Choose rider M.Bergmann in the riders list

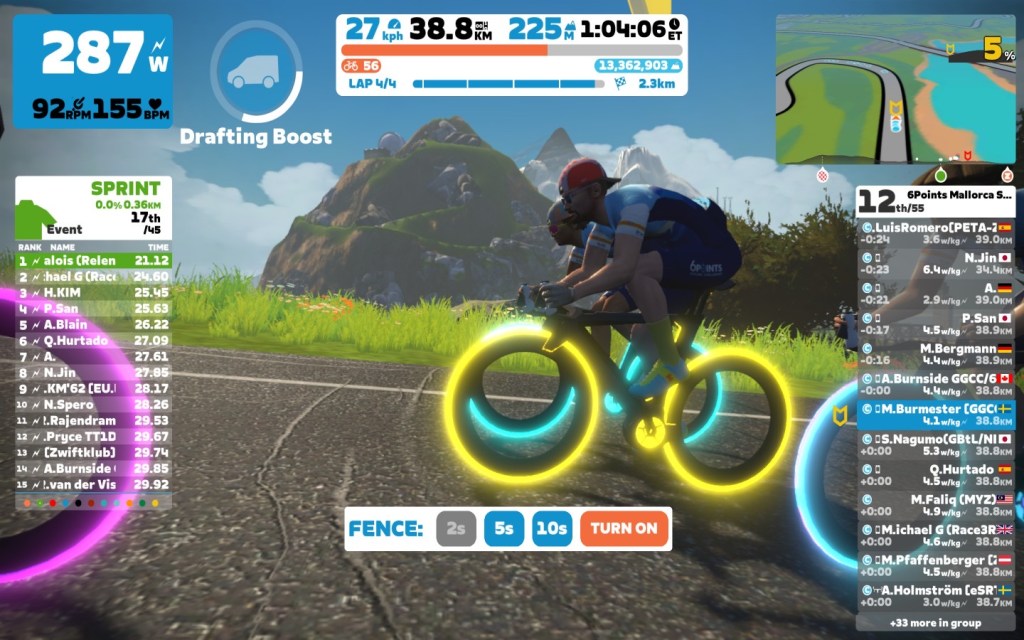pyautogui.click(x=935, y=354)
